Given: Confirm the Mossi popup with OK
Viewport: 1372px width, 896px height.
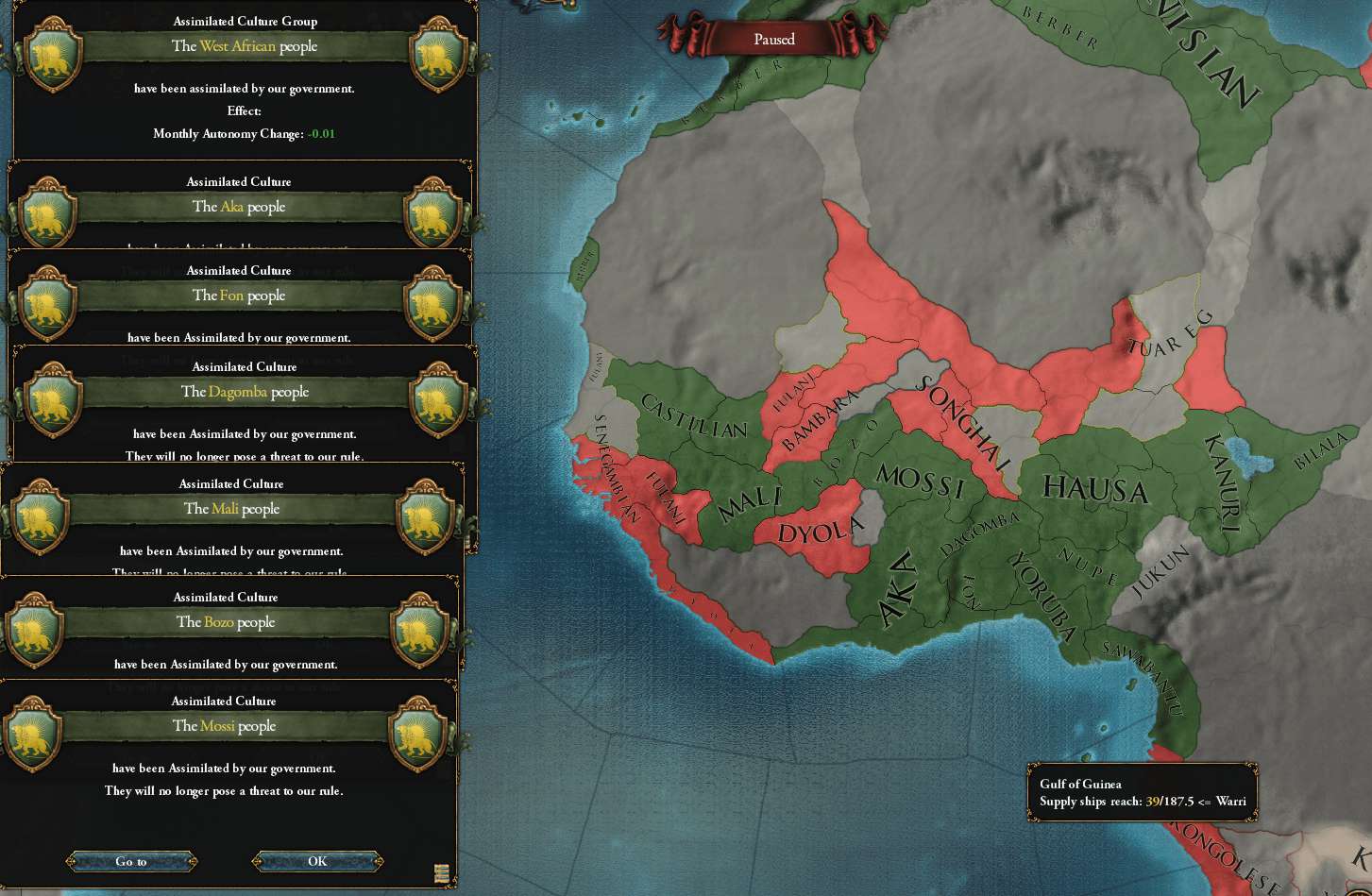Looking at the screenshot, I should tap(317, 861).
